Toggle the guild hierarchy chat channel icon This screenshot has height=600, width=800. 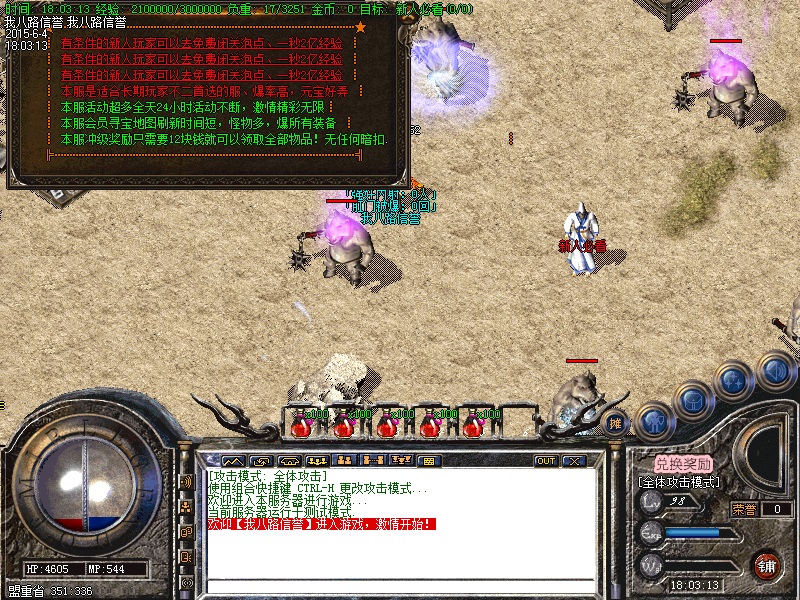[x=186, y=507]
